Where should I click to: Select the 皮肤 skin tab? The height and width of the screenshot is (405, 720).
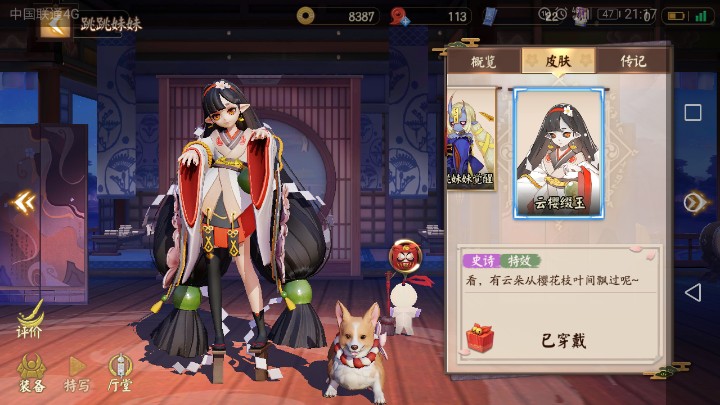point(558,61)
